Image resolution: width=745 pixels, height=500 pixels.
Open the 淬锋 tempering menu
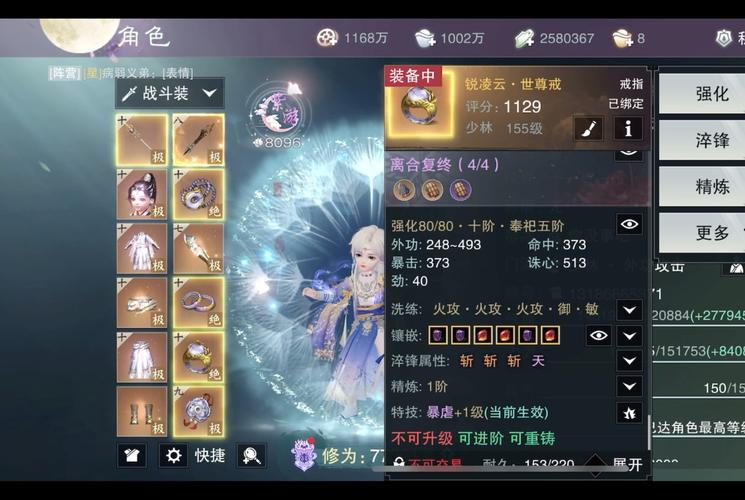pos(711,140)
